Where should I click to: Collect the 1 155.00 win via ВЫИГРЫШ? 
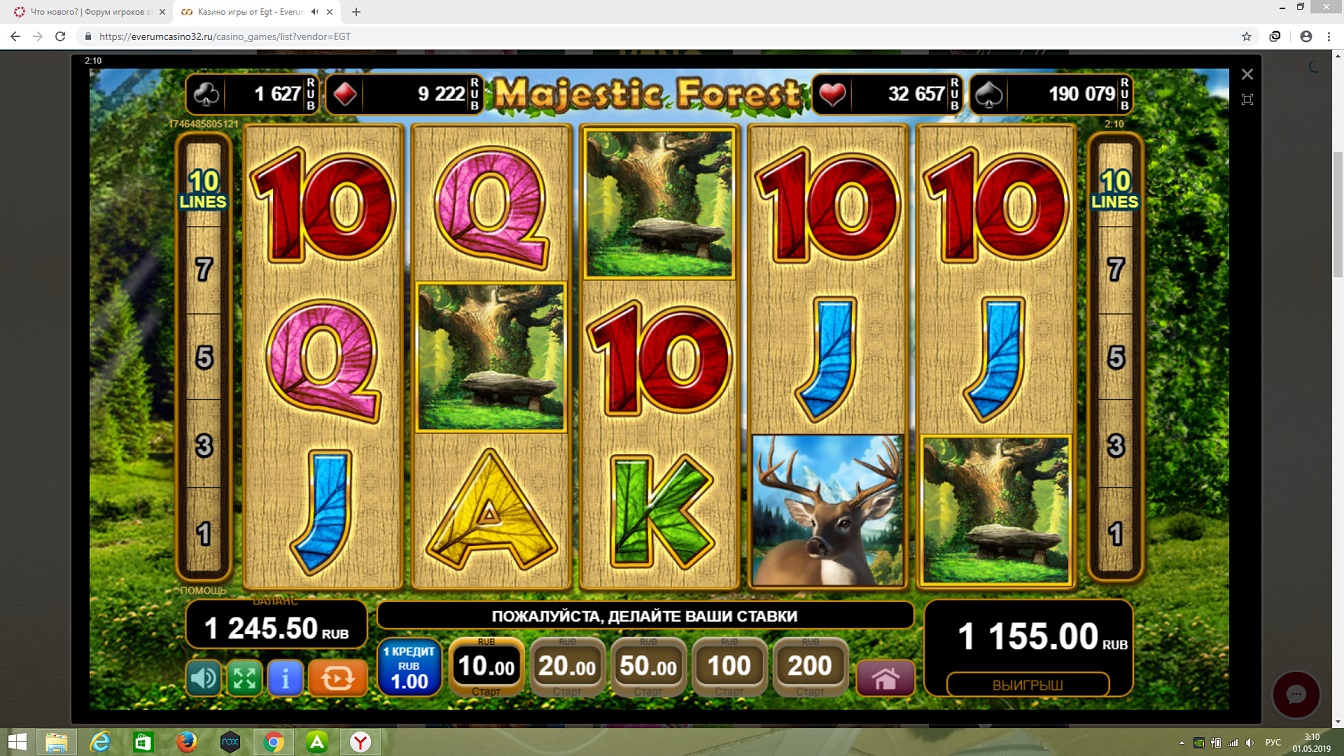[x=1027, y=685]
